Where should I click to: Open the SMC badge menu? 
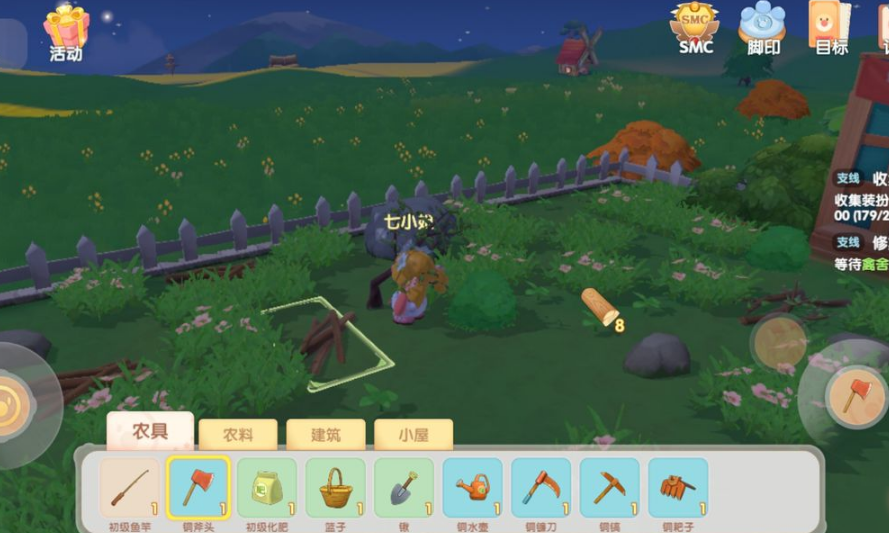[x=695, y=26]
